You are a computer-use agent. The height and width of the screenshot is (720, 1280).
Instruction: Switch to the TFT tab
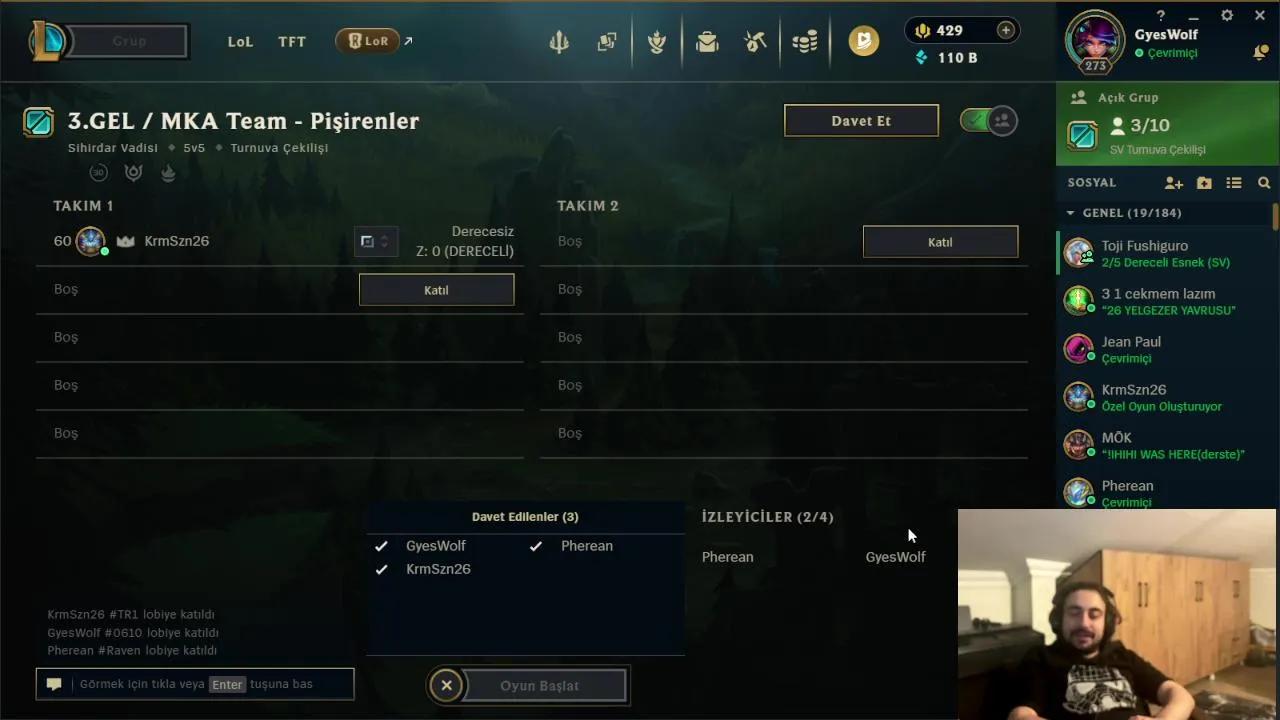pyautogui.click(x=291, y=42)
